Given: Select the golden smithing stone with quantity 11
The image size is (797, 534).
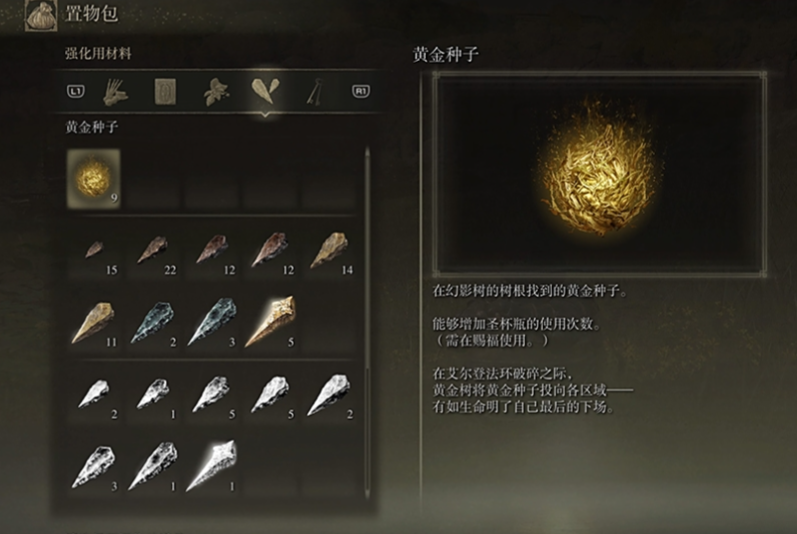Looking at the screenshot, I should click(x=93, y=322).
